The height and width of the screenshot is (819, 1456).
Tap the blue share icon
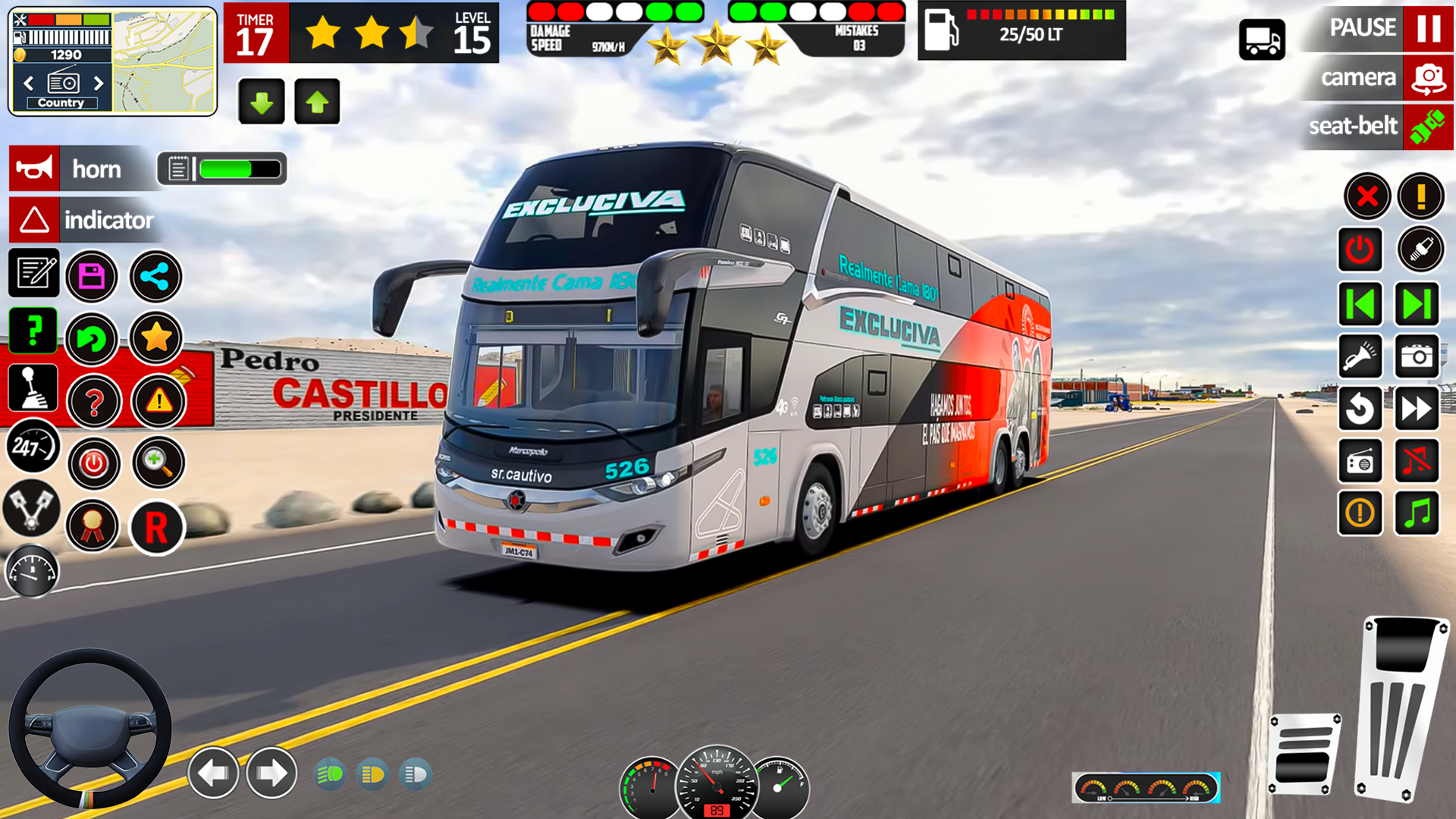(155, 276)
